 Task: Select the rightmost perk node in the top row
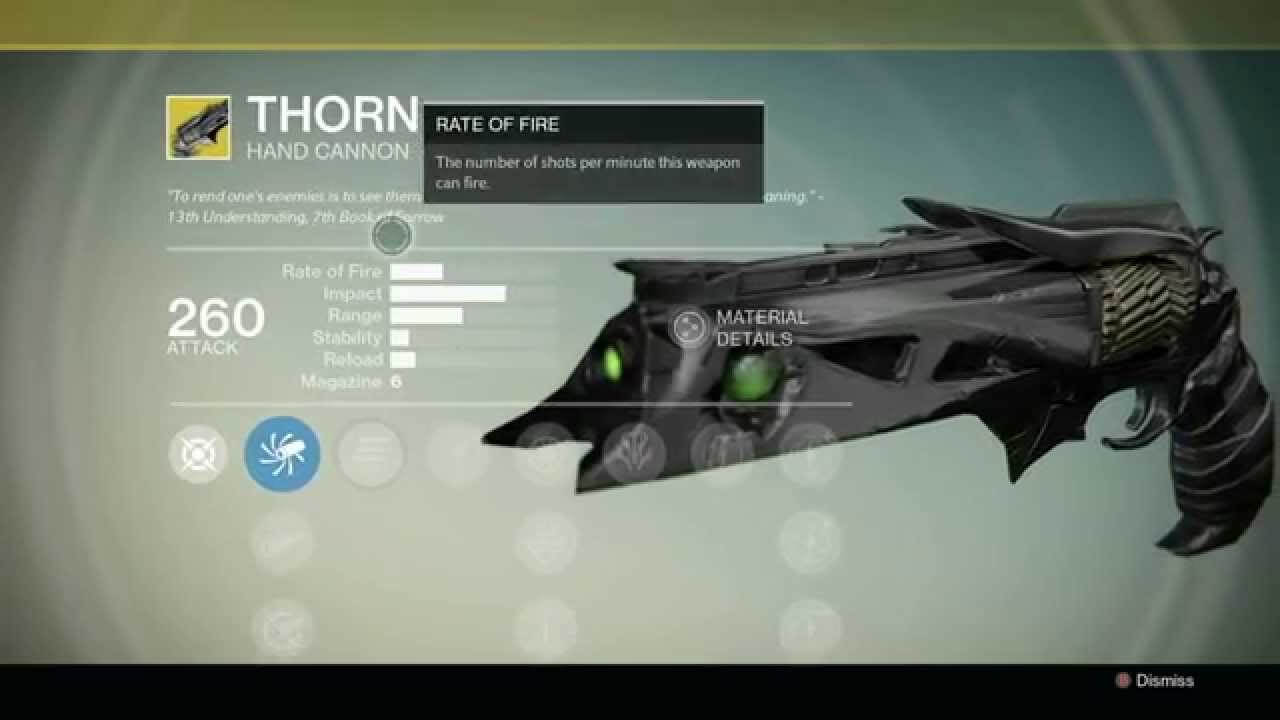click(x=805, y=455)
